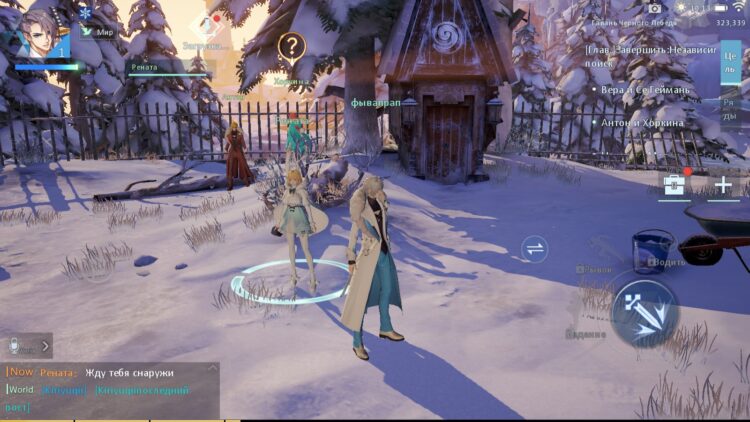Open the briefcase bag icon
The image size is (750, 422).
pos(675,186)
